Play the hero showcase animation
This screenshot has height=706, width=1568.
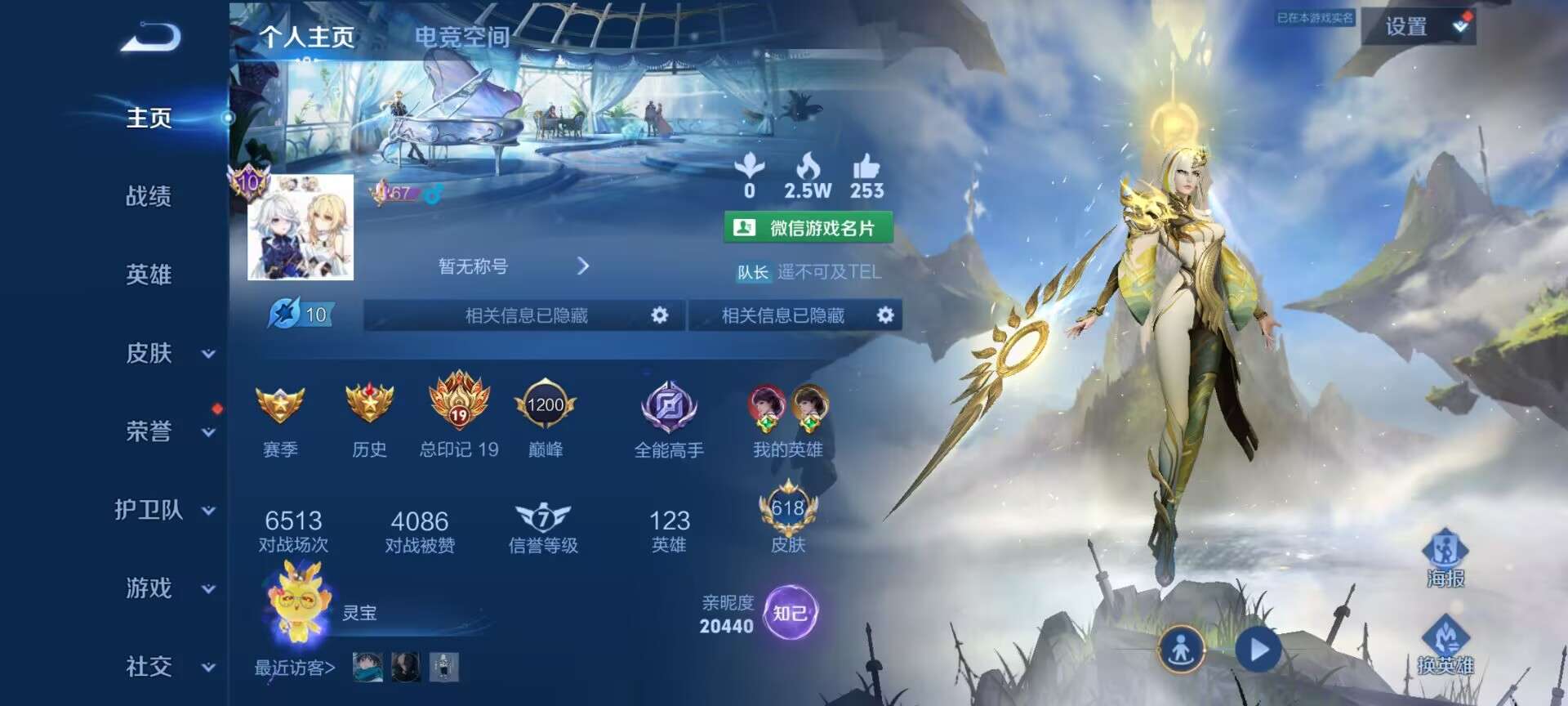[1258, 650]
